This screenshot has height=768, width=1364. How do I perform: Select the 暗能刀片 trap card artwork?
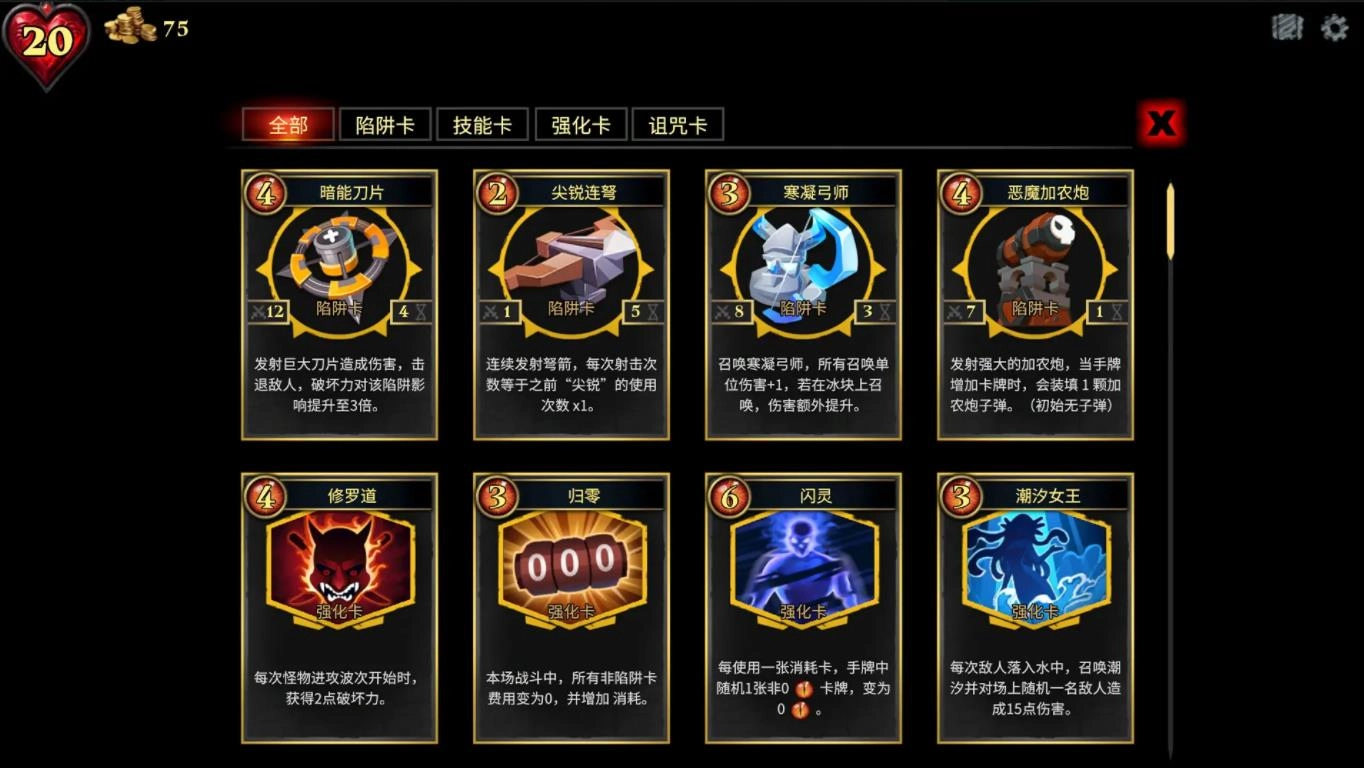[x=338, y=265]
